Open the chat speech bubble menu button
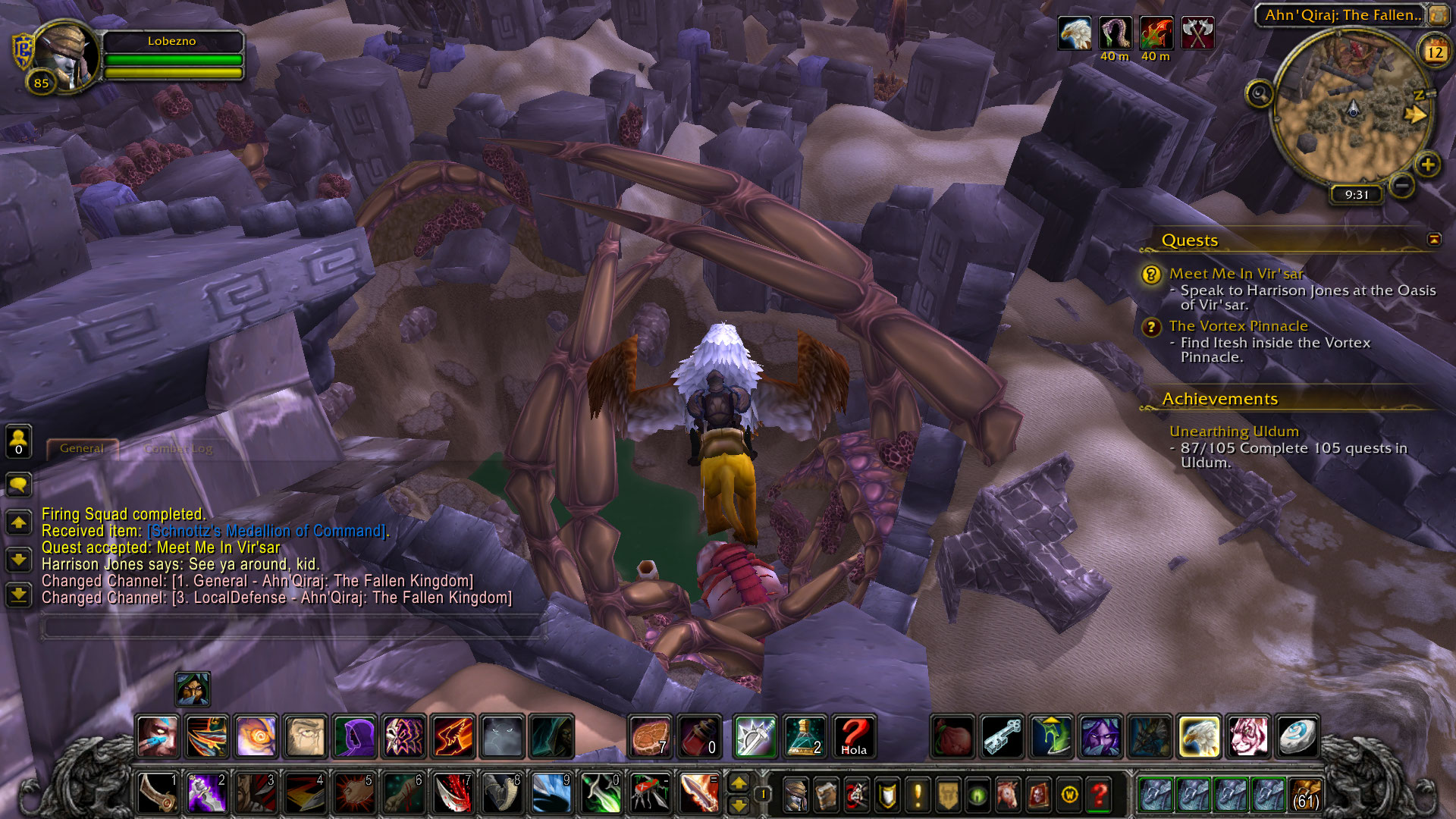Image resolution: width=1456 pixels, height=819 pixels. point(18,484)
